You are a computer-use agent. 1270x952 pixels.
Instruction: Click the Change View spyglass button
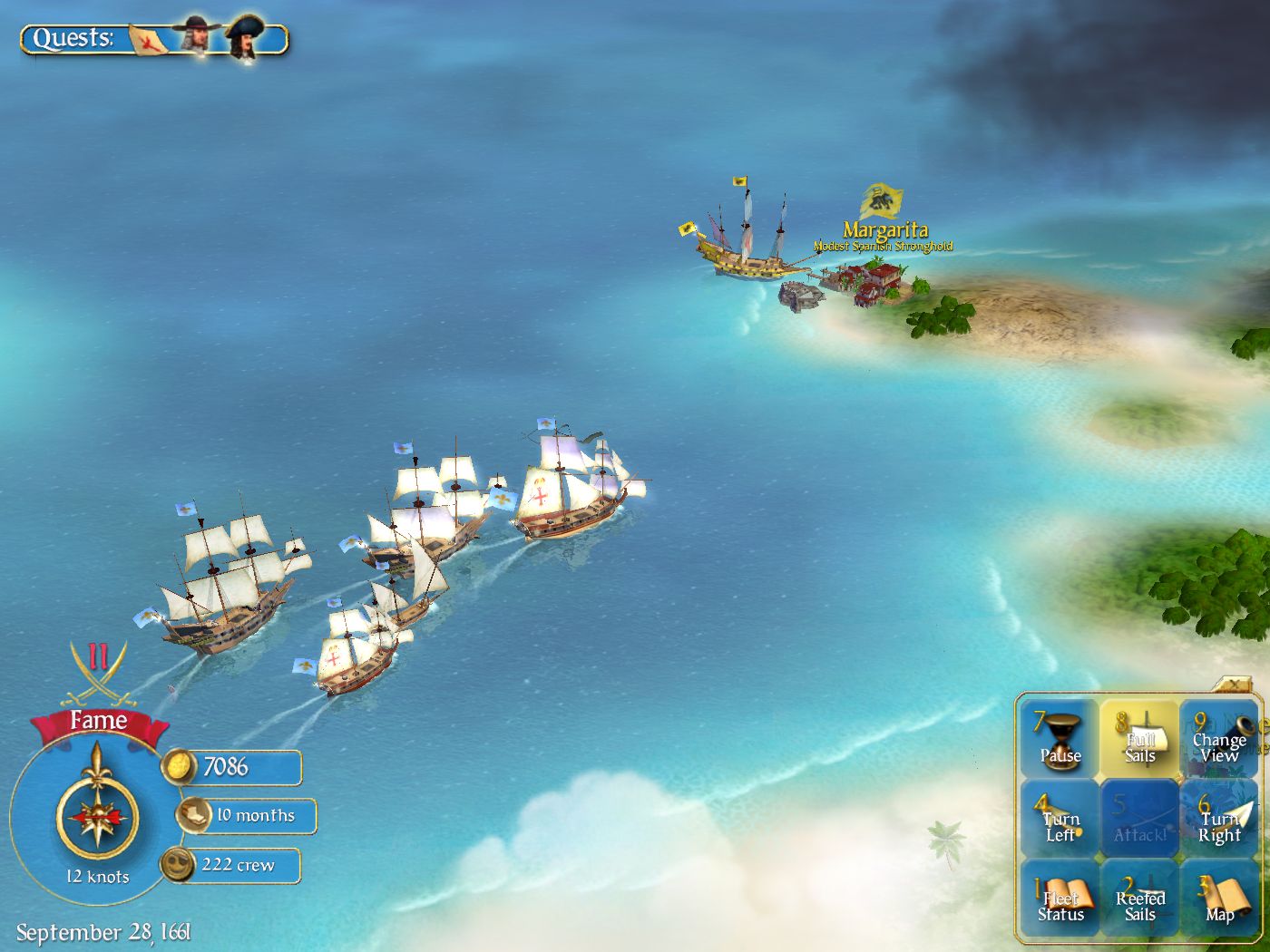tap(1219, 741)
